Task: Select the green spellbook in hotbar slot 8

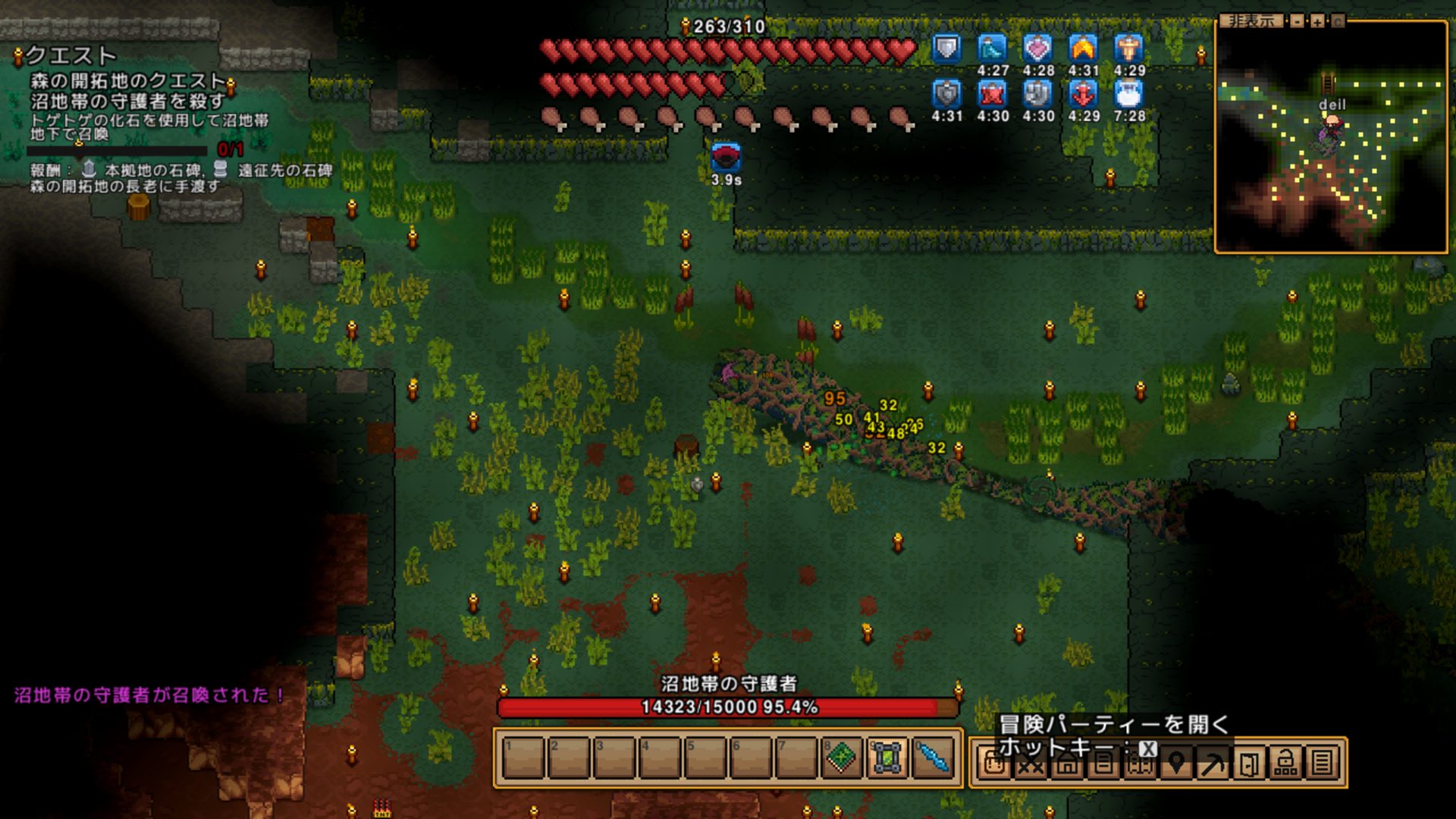Action: point(841,758)
